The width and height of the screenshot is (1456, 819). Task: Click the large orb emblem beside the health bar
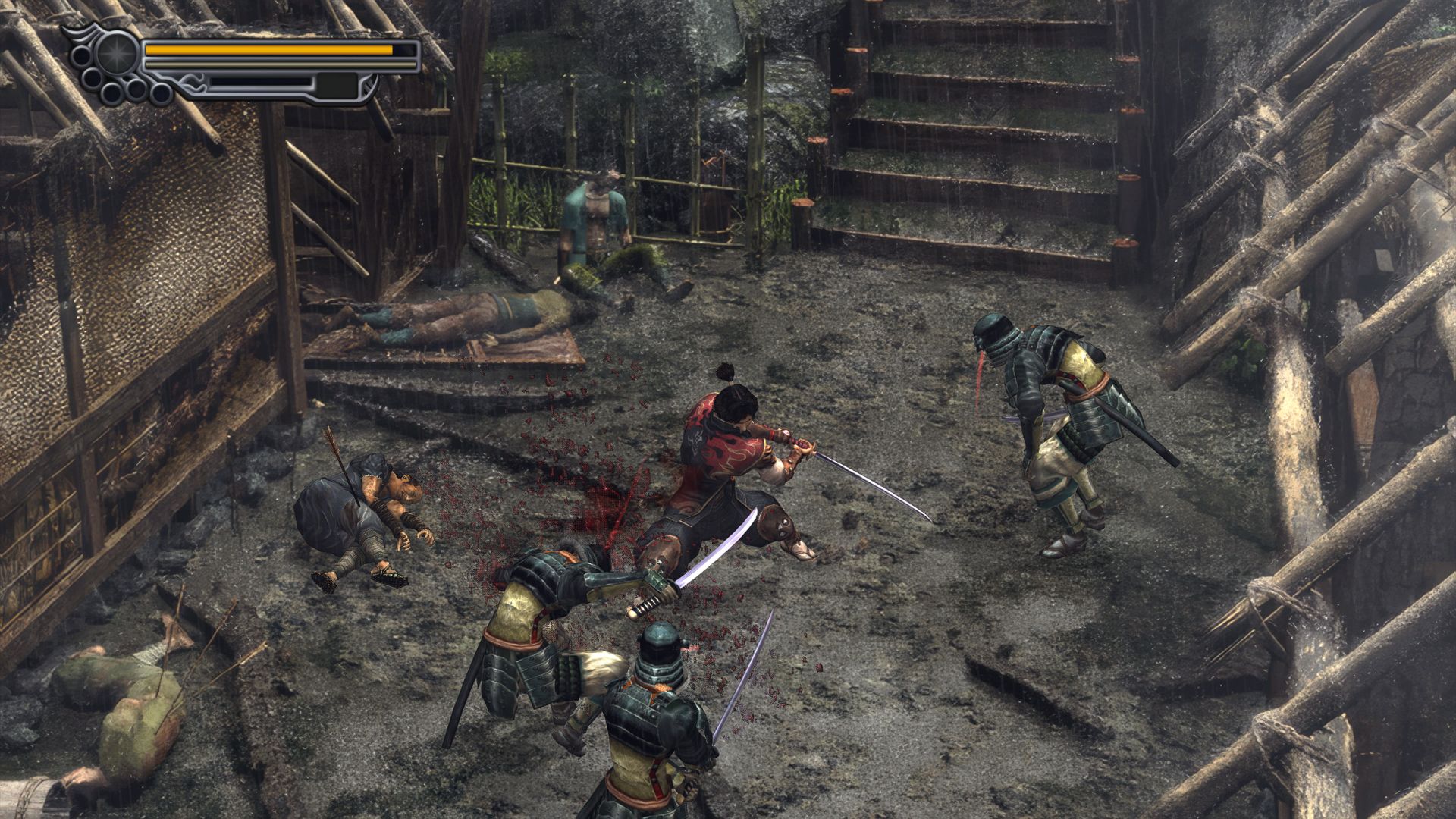coord(117,53)
